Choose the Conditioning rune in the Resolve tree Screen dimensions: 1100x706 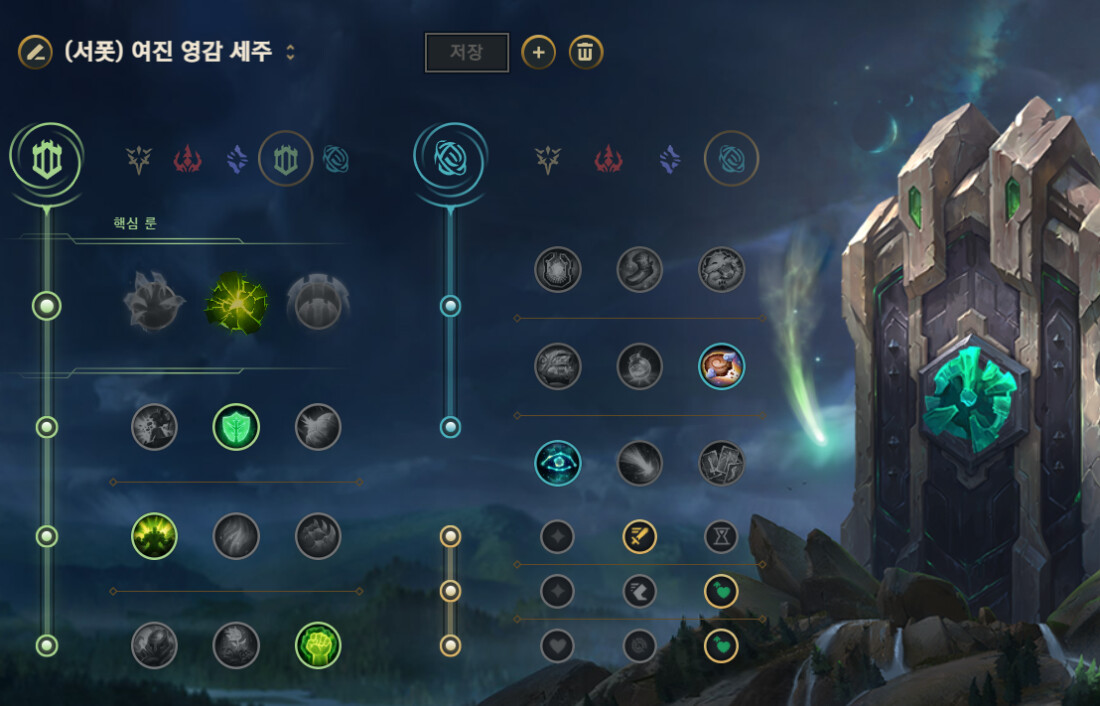pyautogui.click(x=154, y=537)
